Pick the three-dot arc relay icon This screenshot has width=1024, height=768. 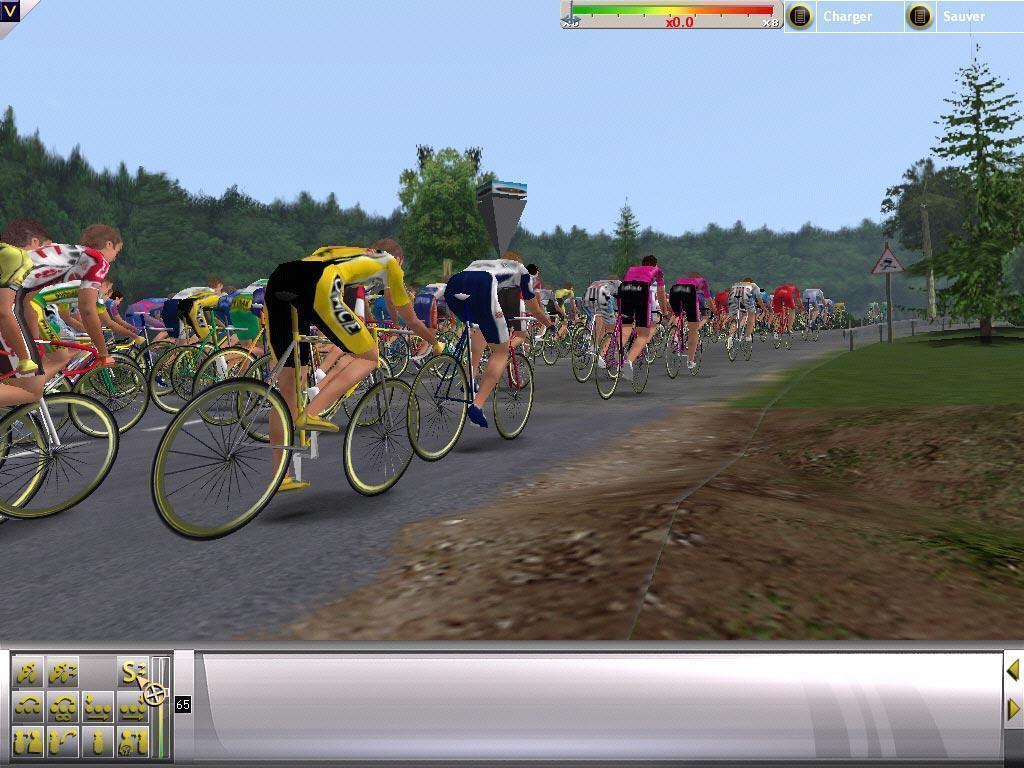coord(29,707)
